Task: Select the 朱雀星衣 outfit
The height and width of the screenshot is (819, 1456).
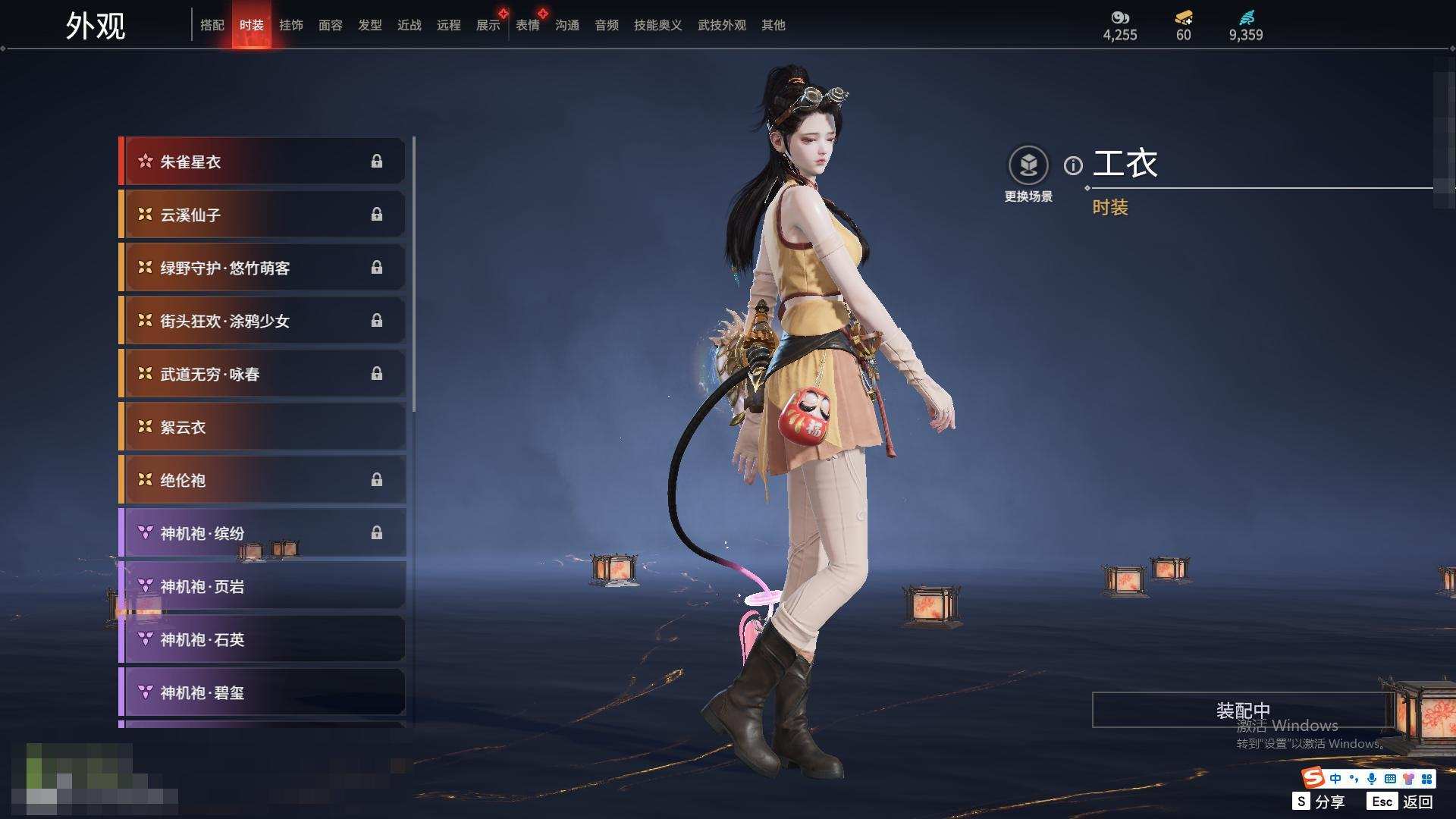Action: click(x=262, y=162)
